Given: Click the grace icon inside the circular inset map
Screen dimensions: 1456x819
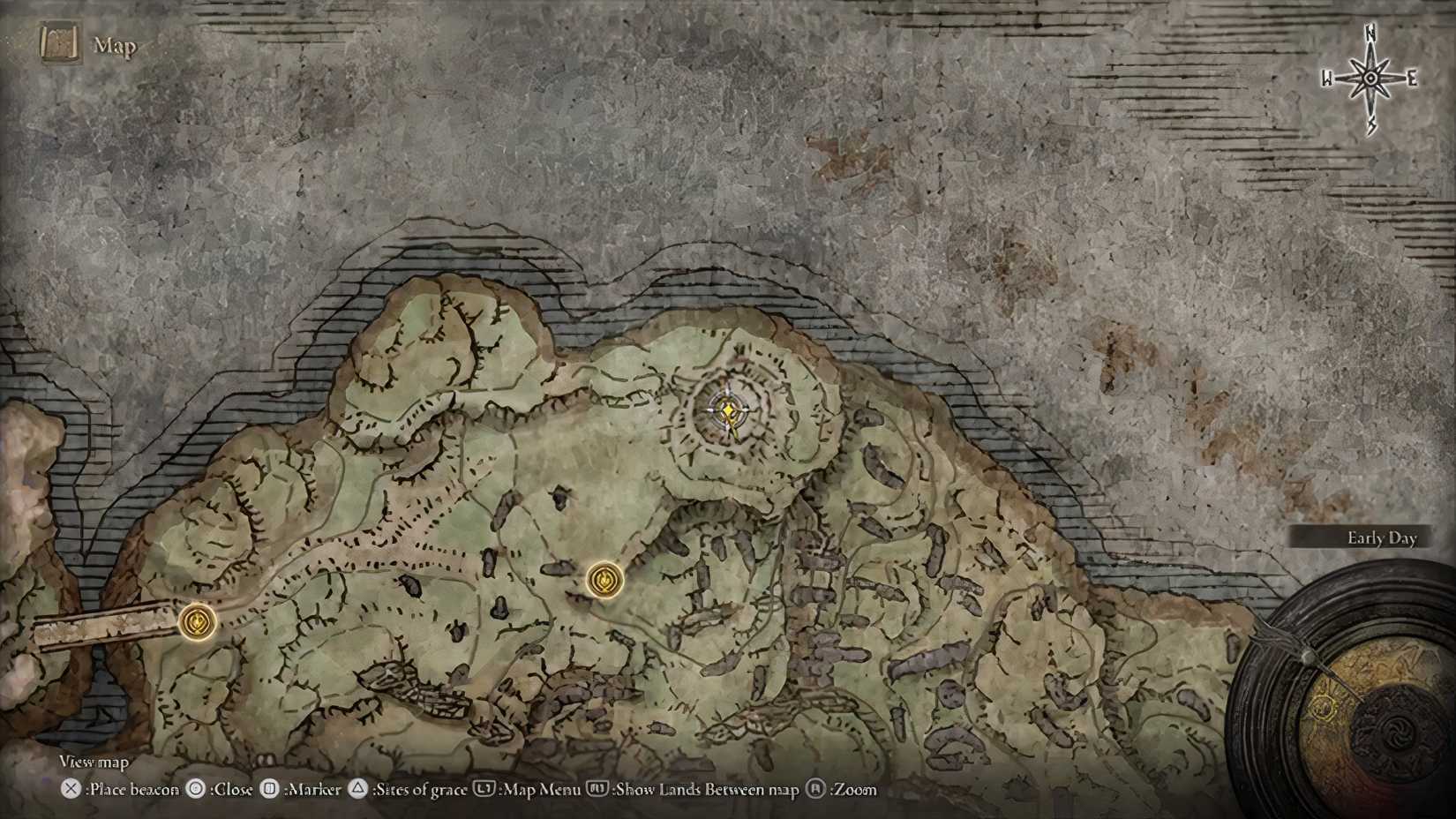Looking at the screenshot, I should point(1322,707).
